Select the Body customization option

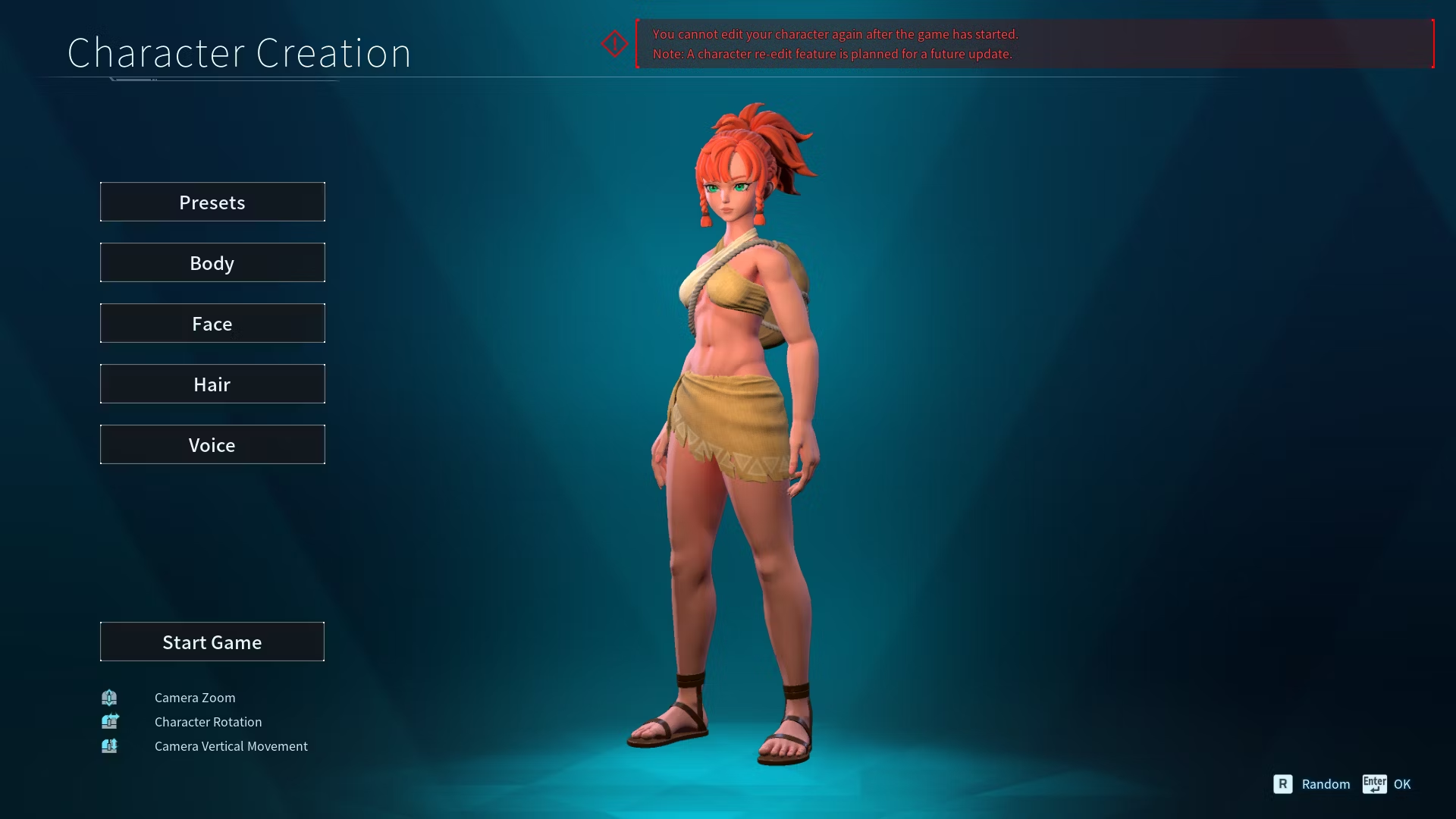tap(212, 262)
